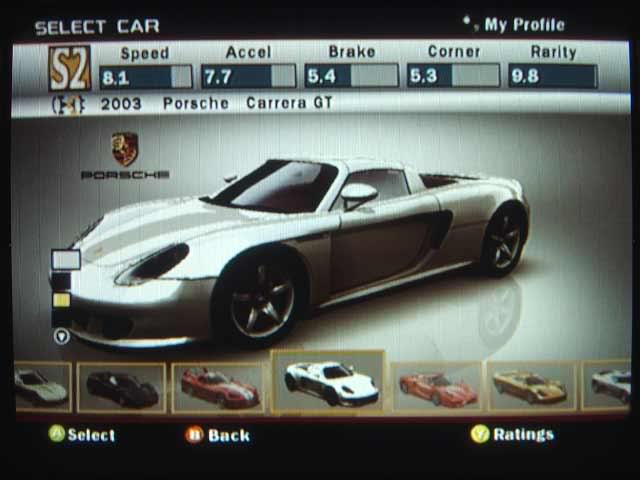Select the highlighted white Porsche thumbnail

[x=329, y=382]
